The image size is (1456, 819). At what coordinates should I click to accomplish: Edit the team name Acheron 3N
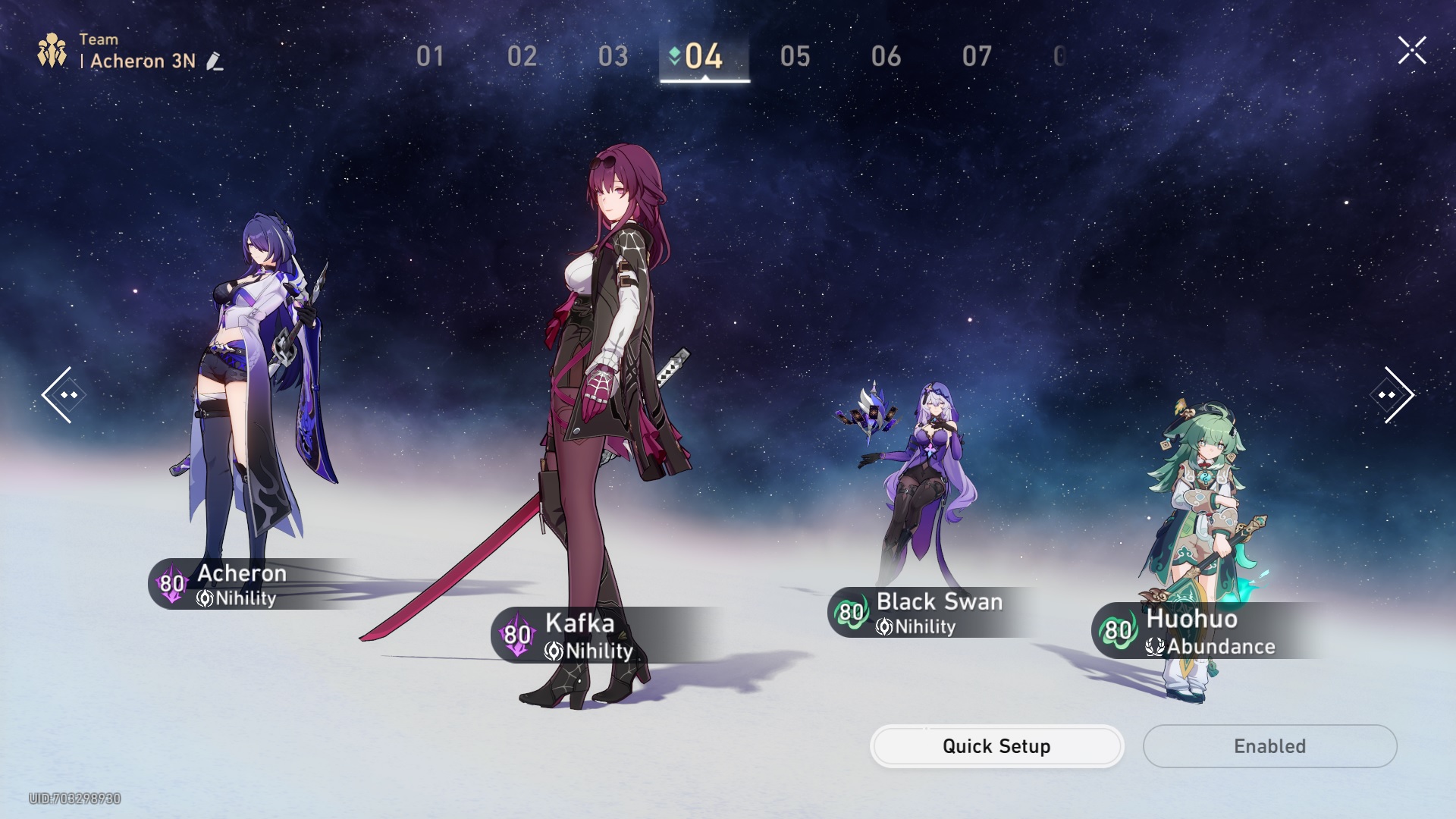[215, 61]
